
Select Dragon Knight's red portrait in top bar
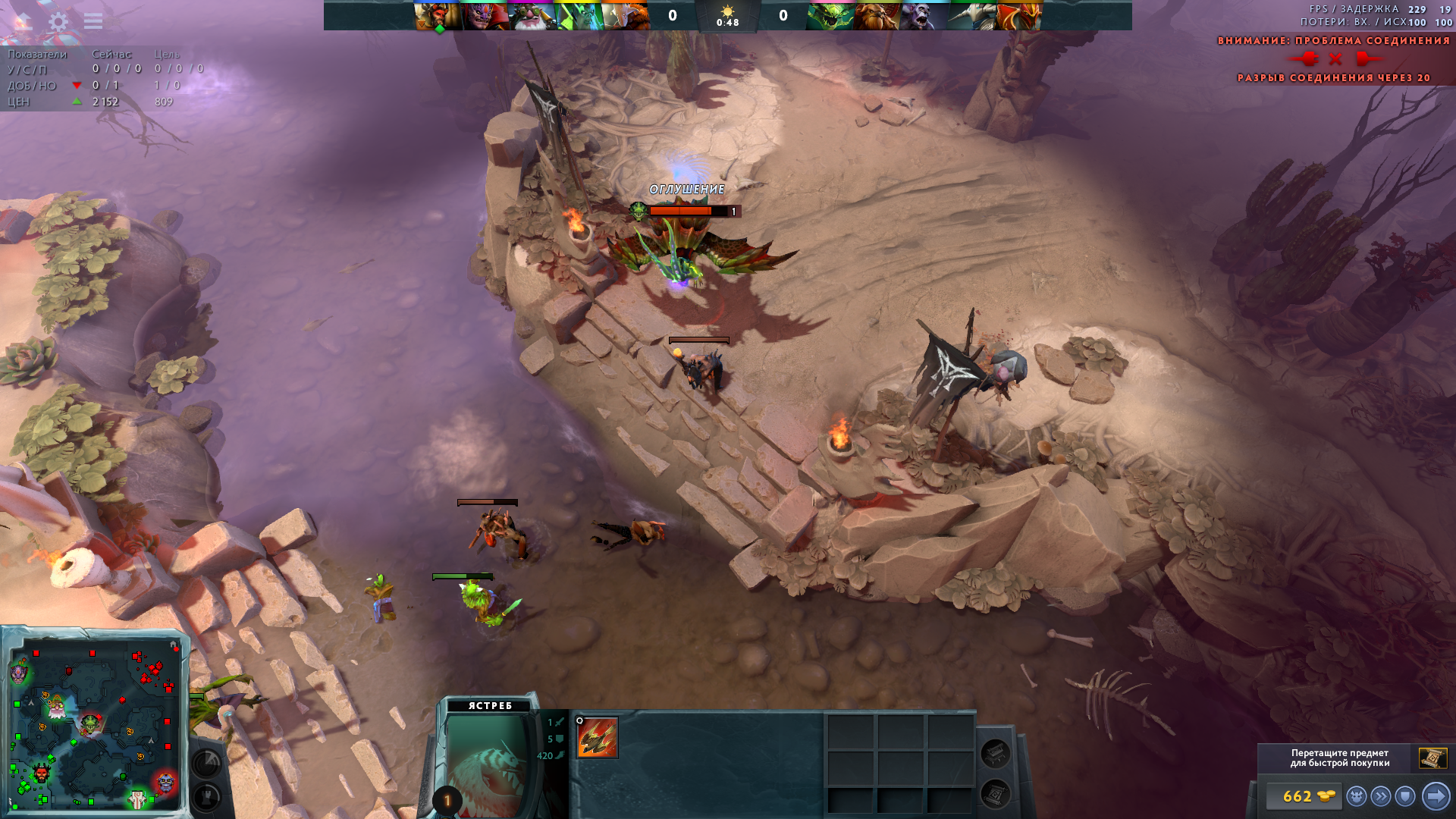1018,16
